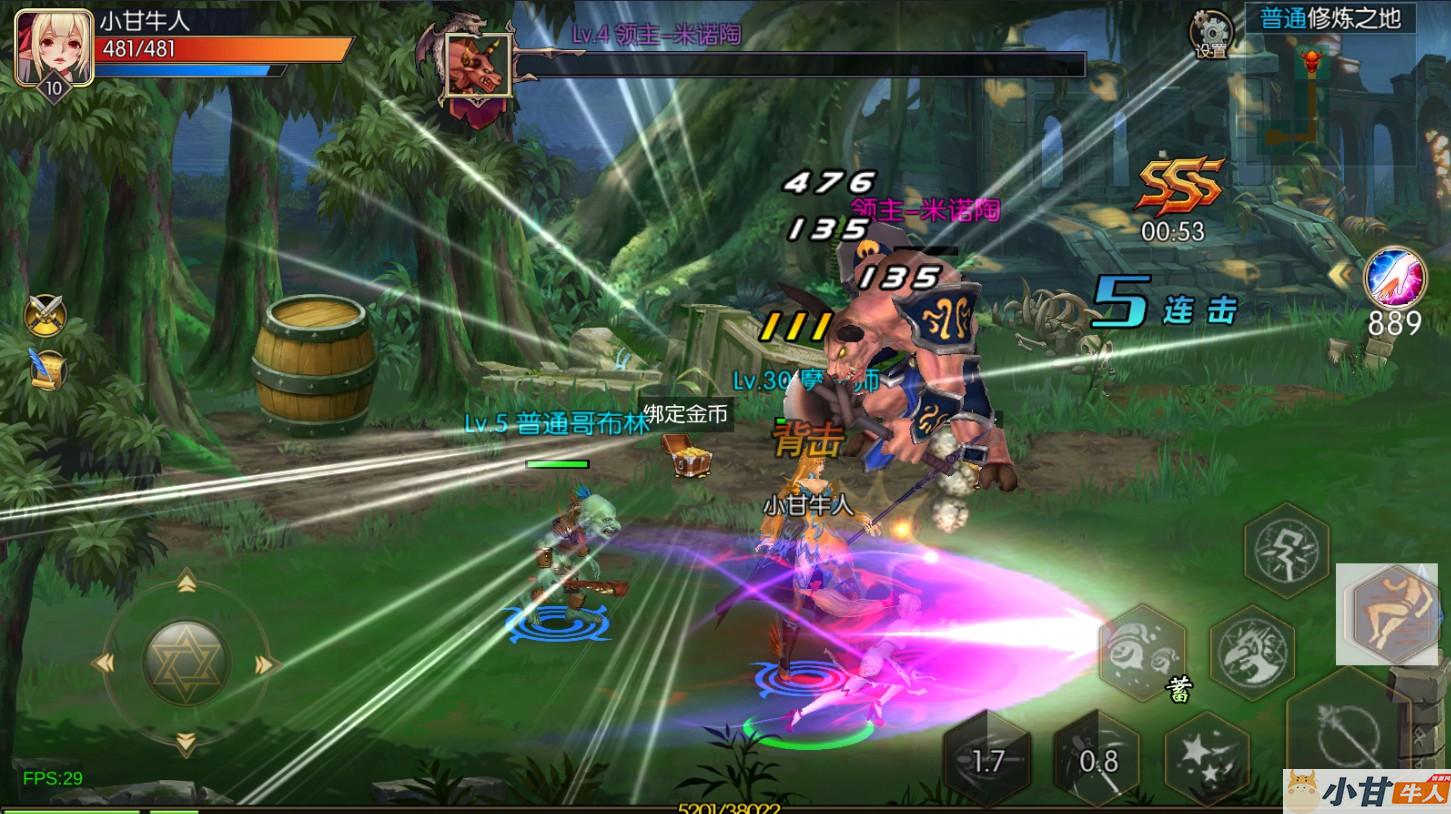The height and width of the screenshot is (814, 1451).
Task: Activate the dragon head skill
Action: click(1251, 651)
